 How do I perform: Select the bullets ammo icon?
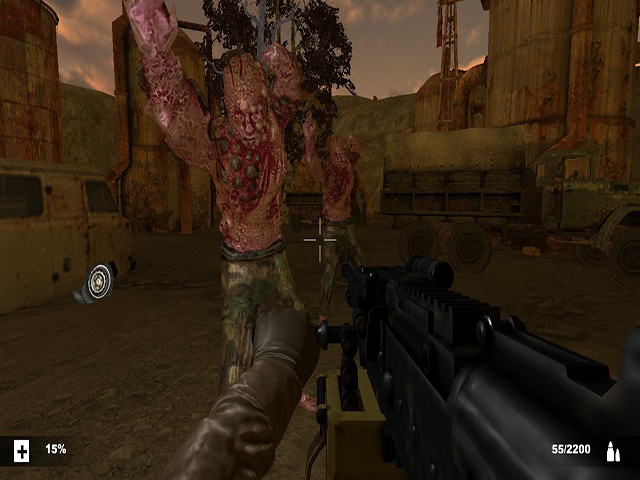(611, 451)
